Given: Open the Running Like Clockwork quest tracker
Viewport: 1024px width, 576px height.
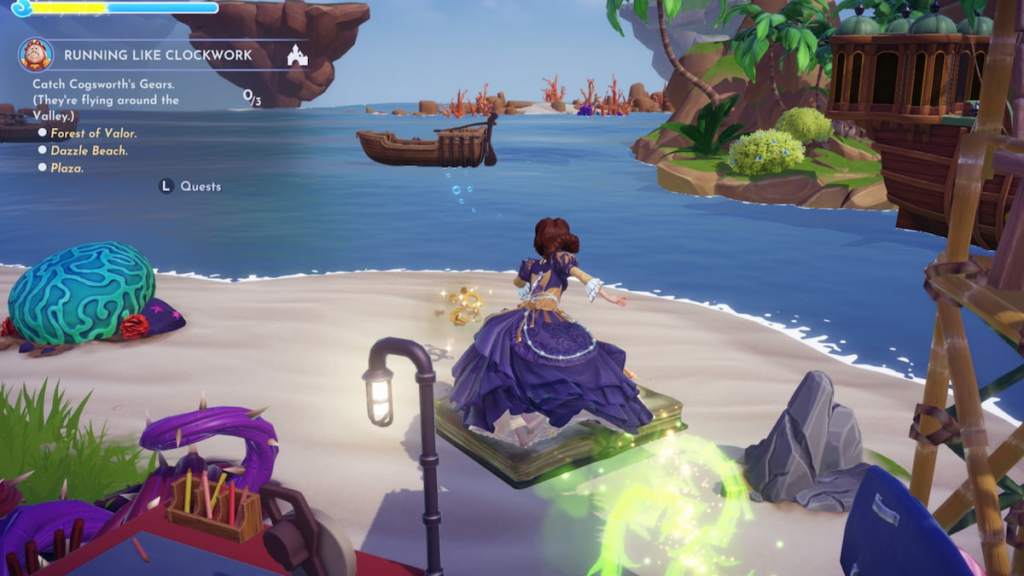Looking at the screenshot, I should coord(158,55).
